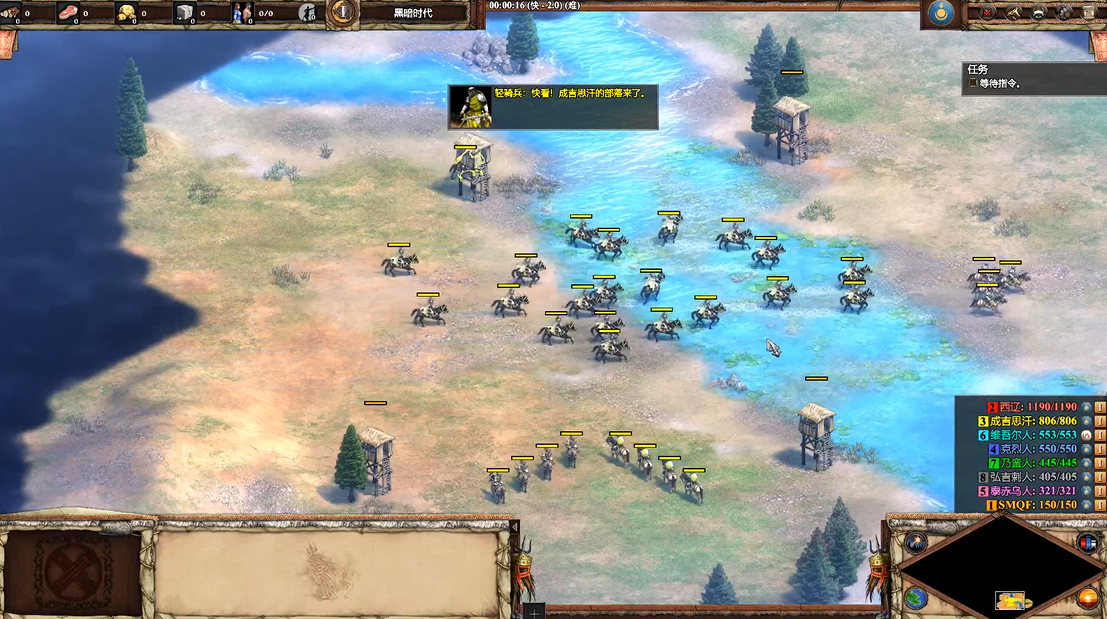Select the idle villager icon
The height and width of the screenshot is (619, 1107).
(308, 13)
